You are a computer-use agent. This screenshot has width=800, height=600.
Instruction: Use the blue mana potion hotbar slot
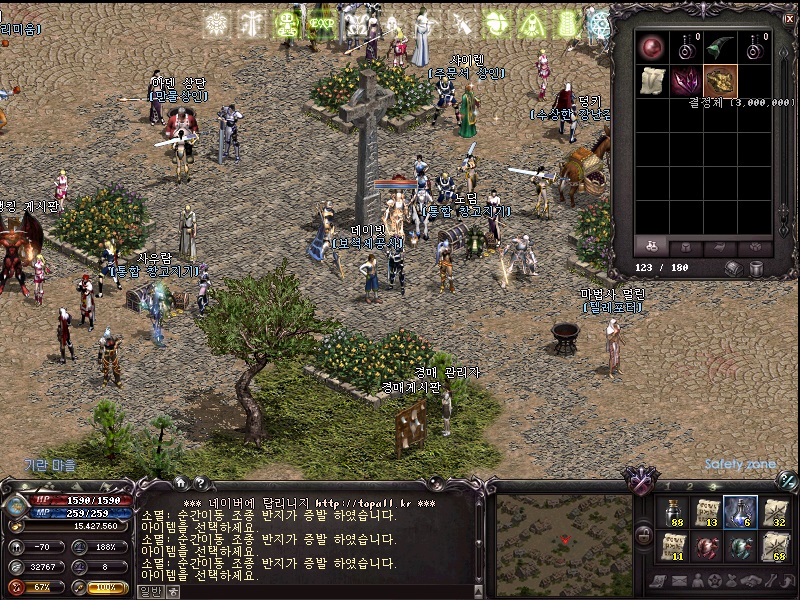coord(740,512)
